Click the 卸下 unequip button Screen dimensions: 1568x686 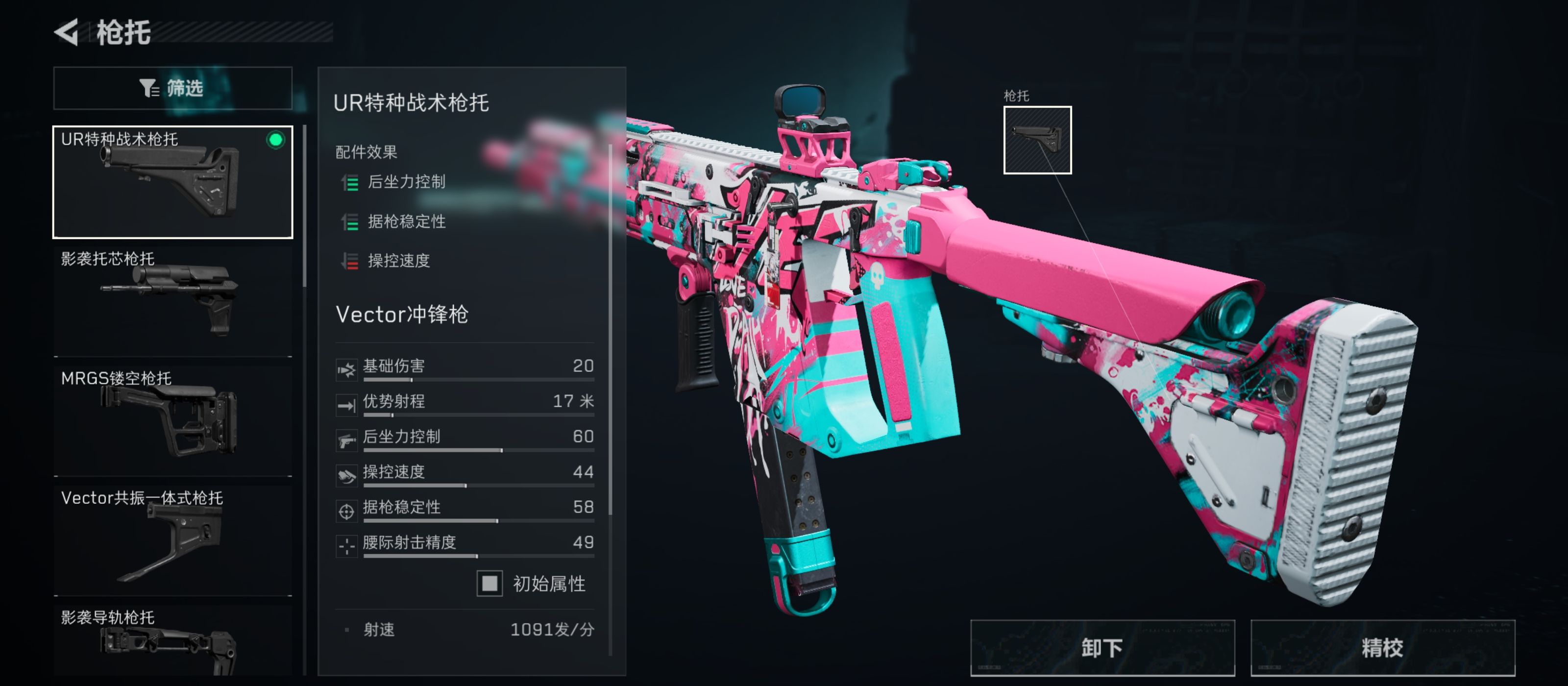click(1102, 648)
